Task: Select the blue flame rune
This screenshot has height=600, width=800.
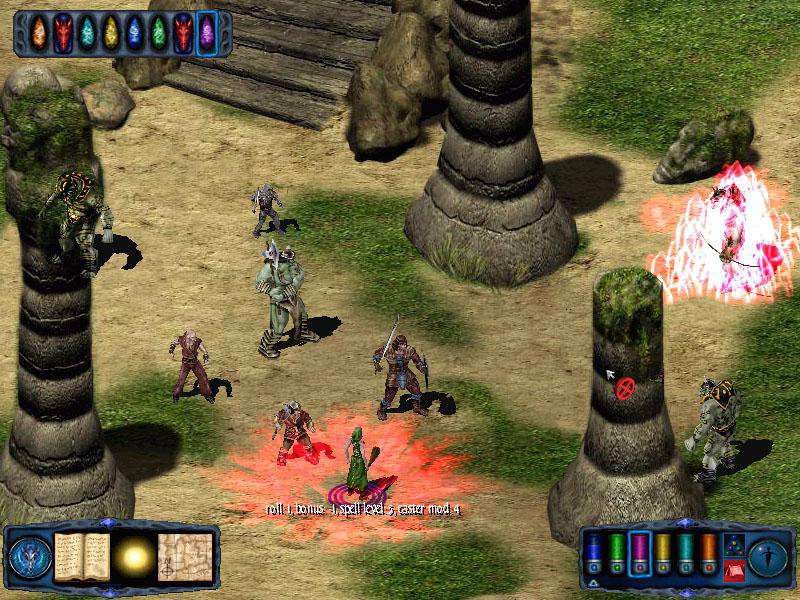Action: (135, 33)
